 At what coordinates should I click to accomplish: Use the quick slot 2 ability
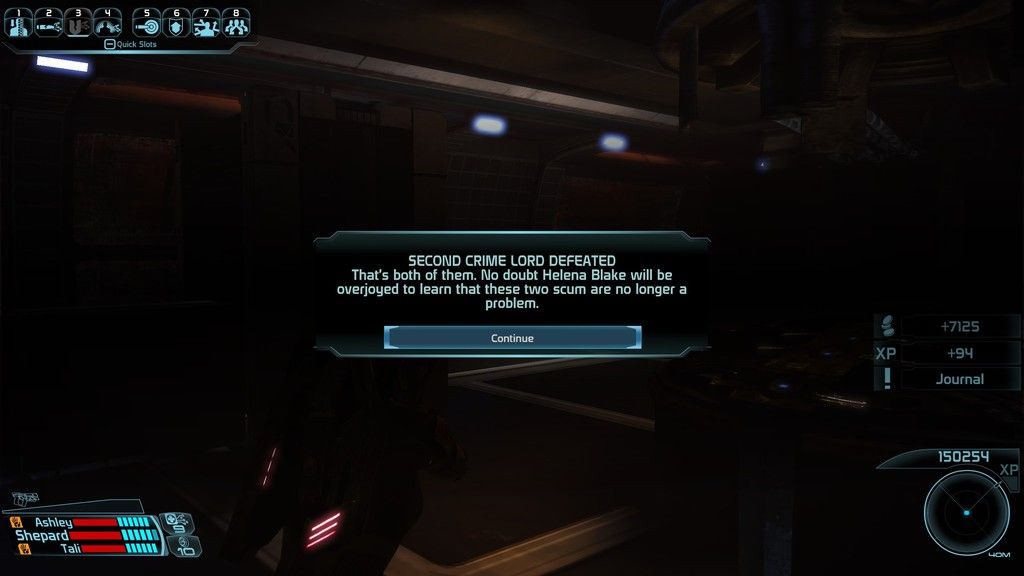[x=49, y=24]
